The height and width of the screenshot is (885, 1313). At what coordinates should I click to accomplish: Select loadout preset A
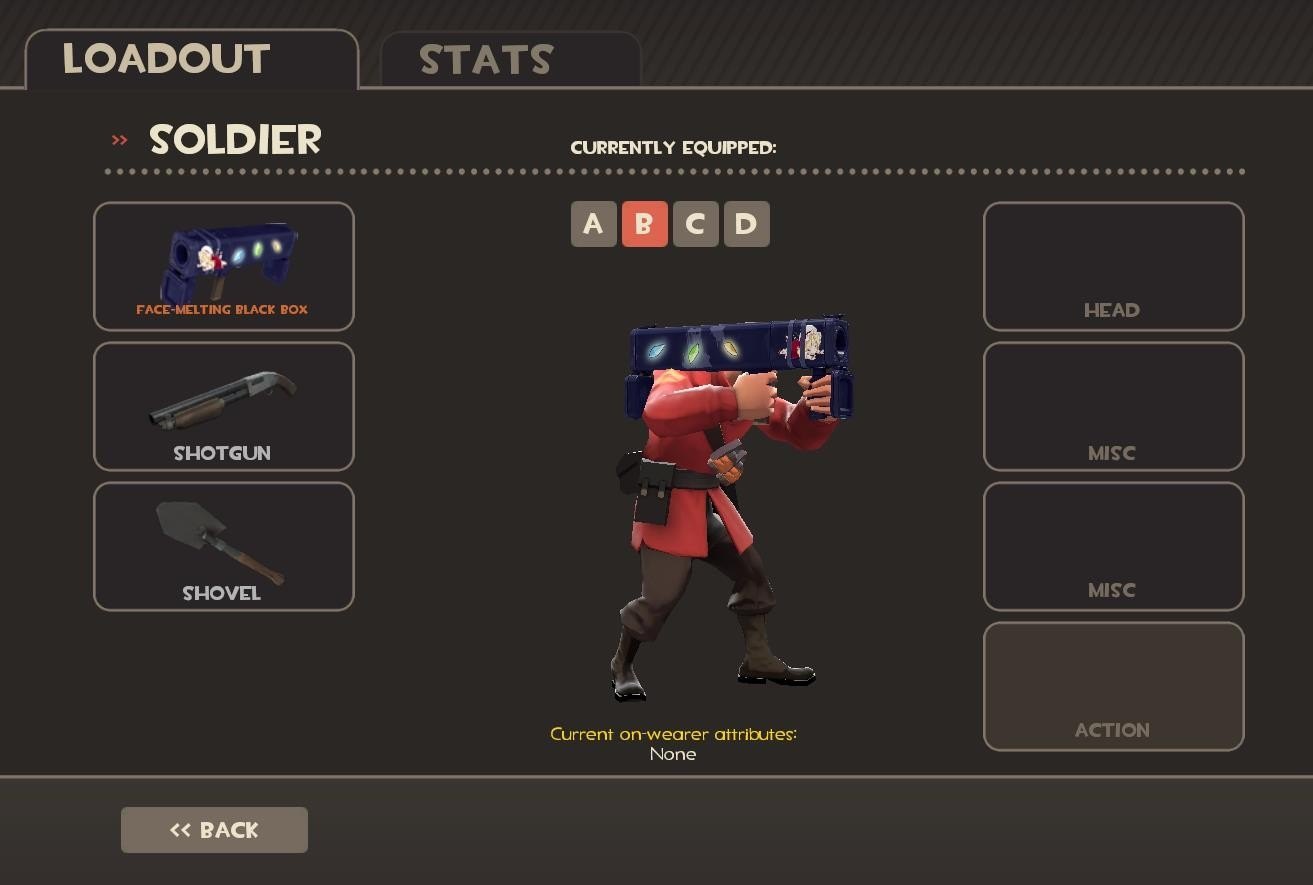(593, 224)
